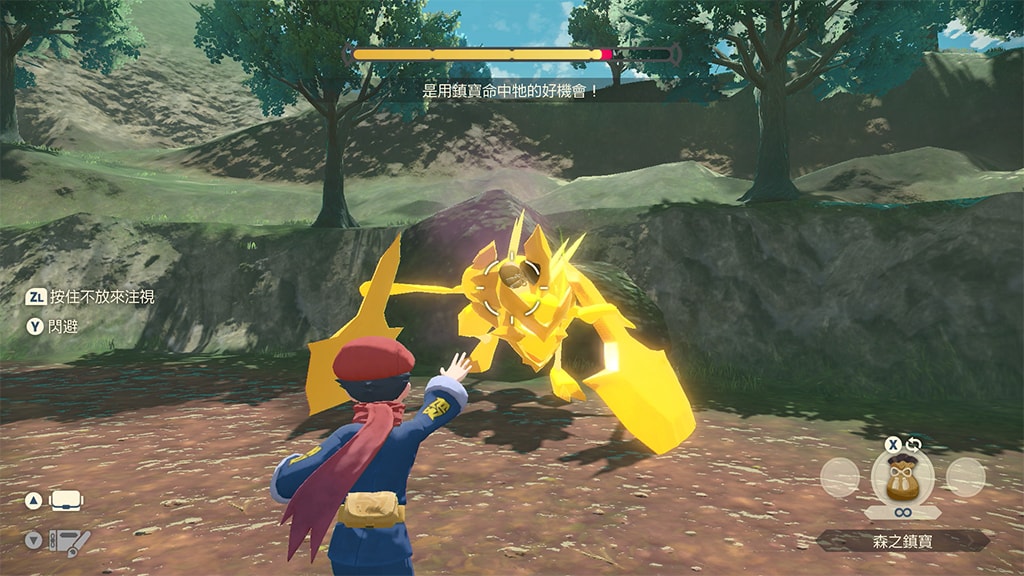Viewport: 1024px width, 576px height.
Task: Click the swap arrows icon above the balm
Action: tap(913, 444)
